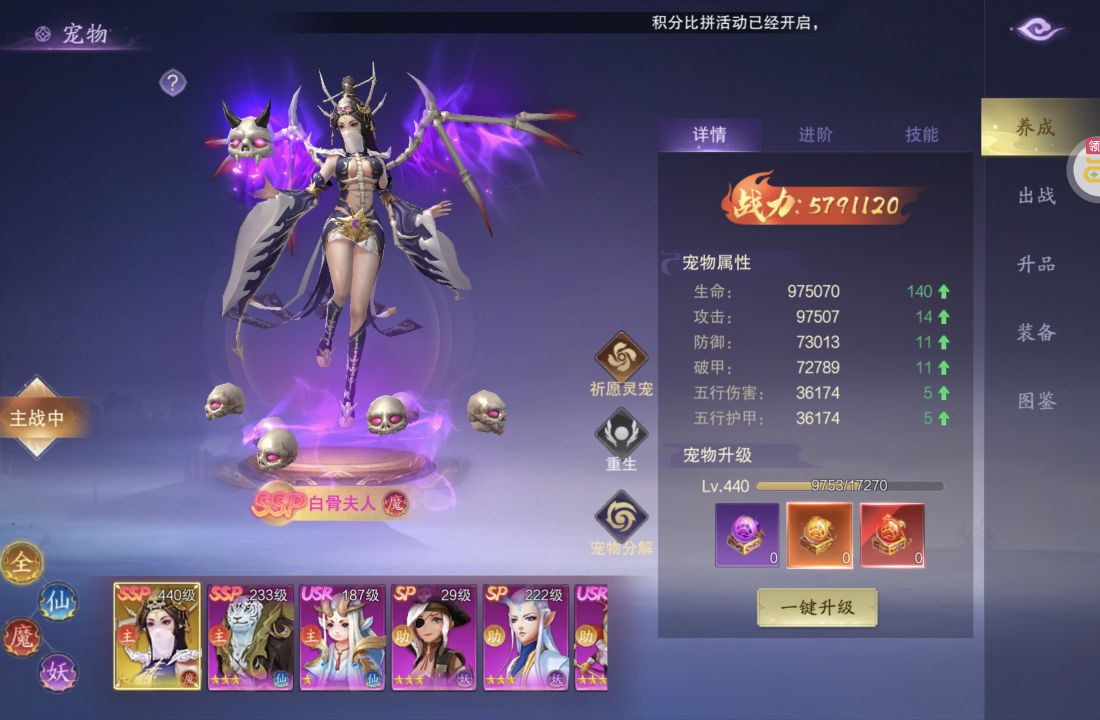Image resolution: width=1100 pixels, height=720 pixels.
Task: Switch to the 进阶 tab
Action: point(815,135)
